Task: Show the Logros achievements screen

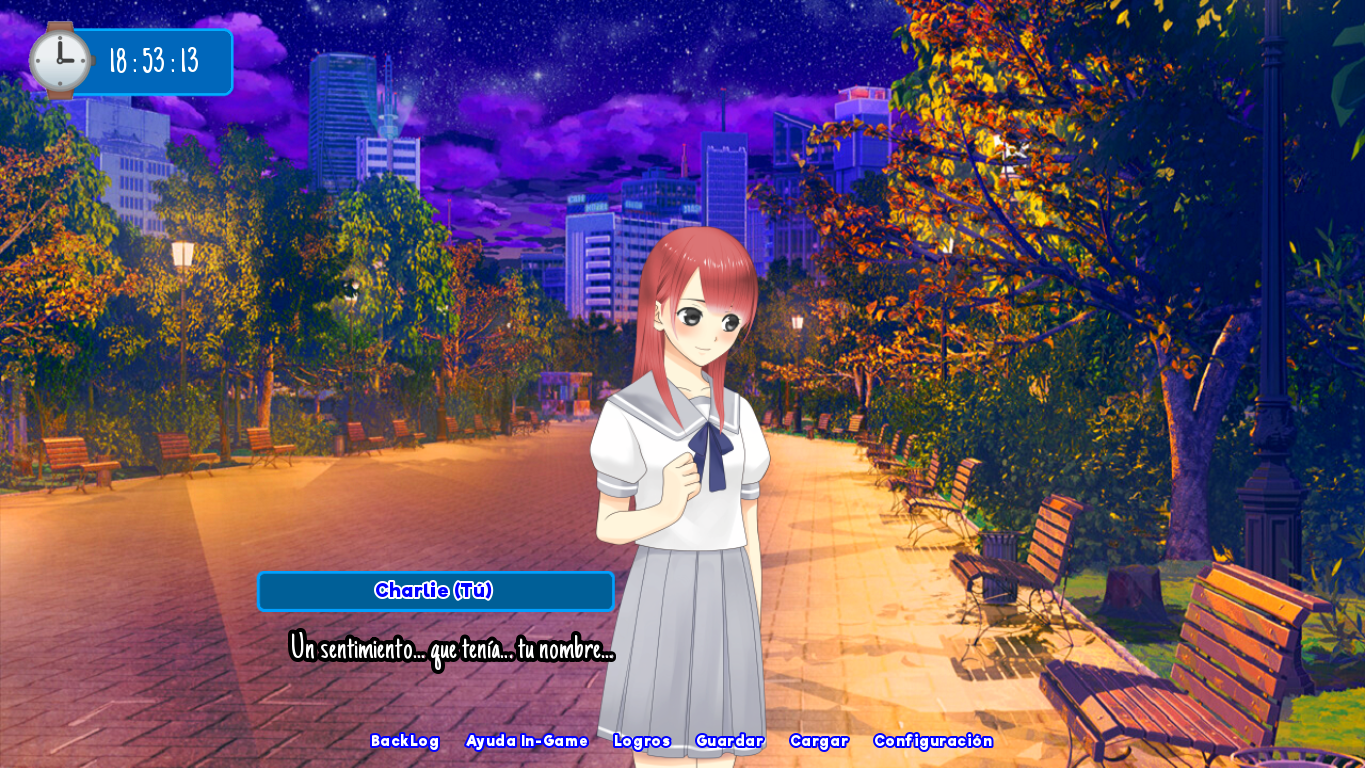Action: pos(642,741)
